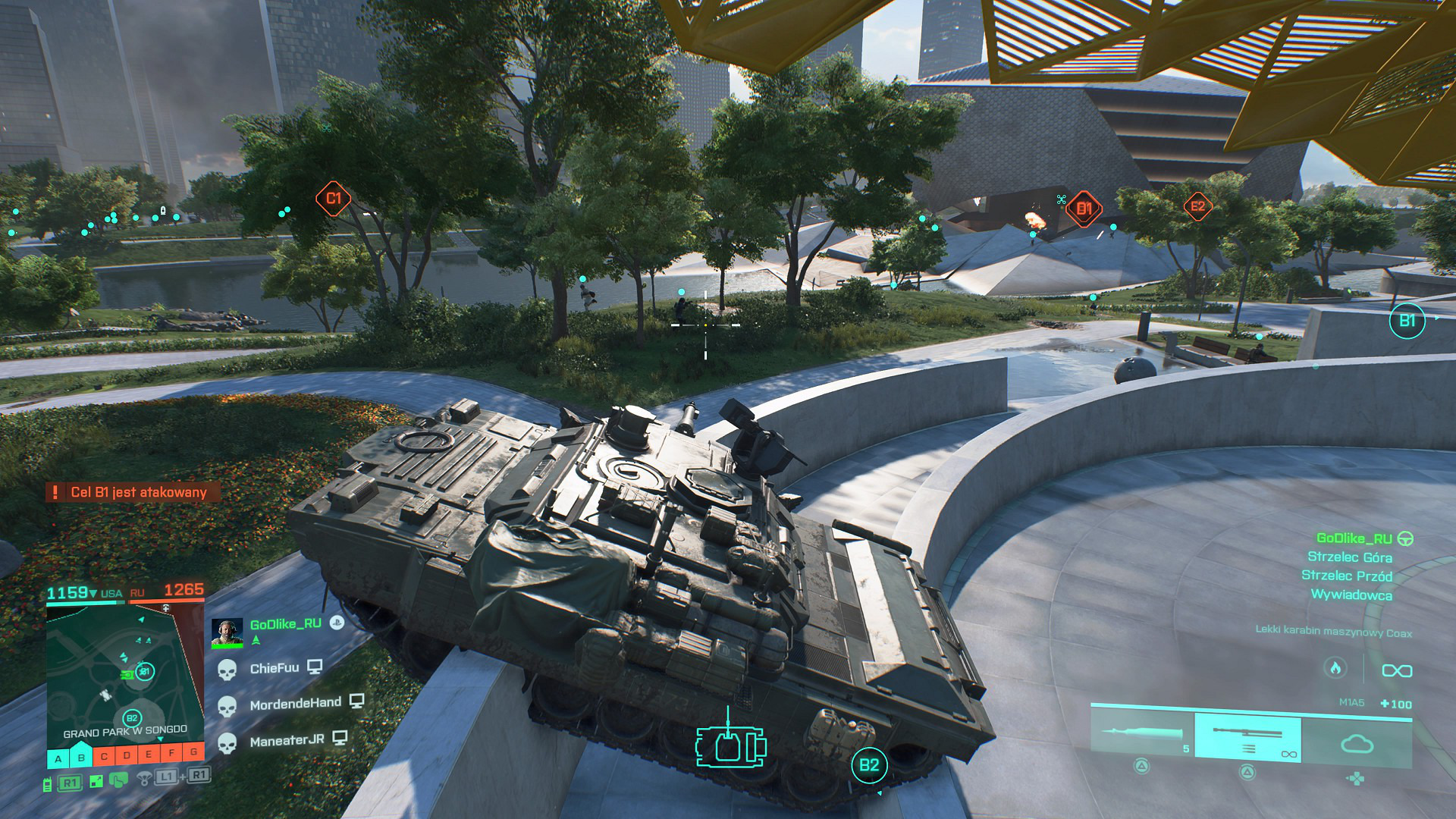Select squad member ChieFuu
The image size is (1456, 819).
click(x=274, y=668)
